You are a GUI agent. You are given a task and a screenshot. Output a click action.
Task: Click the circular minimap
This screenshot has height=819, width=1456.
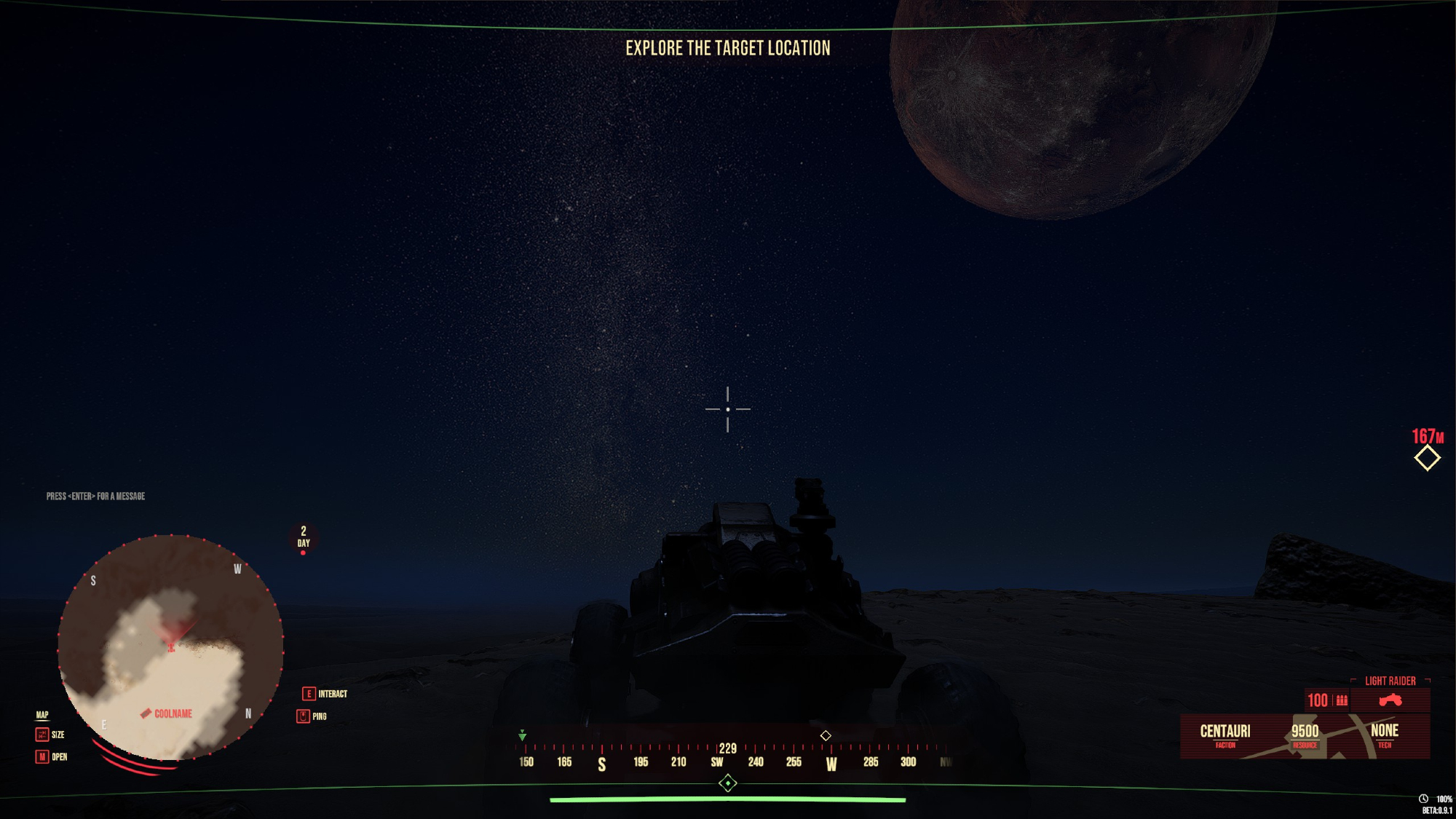170,647
